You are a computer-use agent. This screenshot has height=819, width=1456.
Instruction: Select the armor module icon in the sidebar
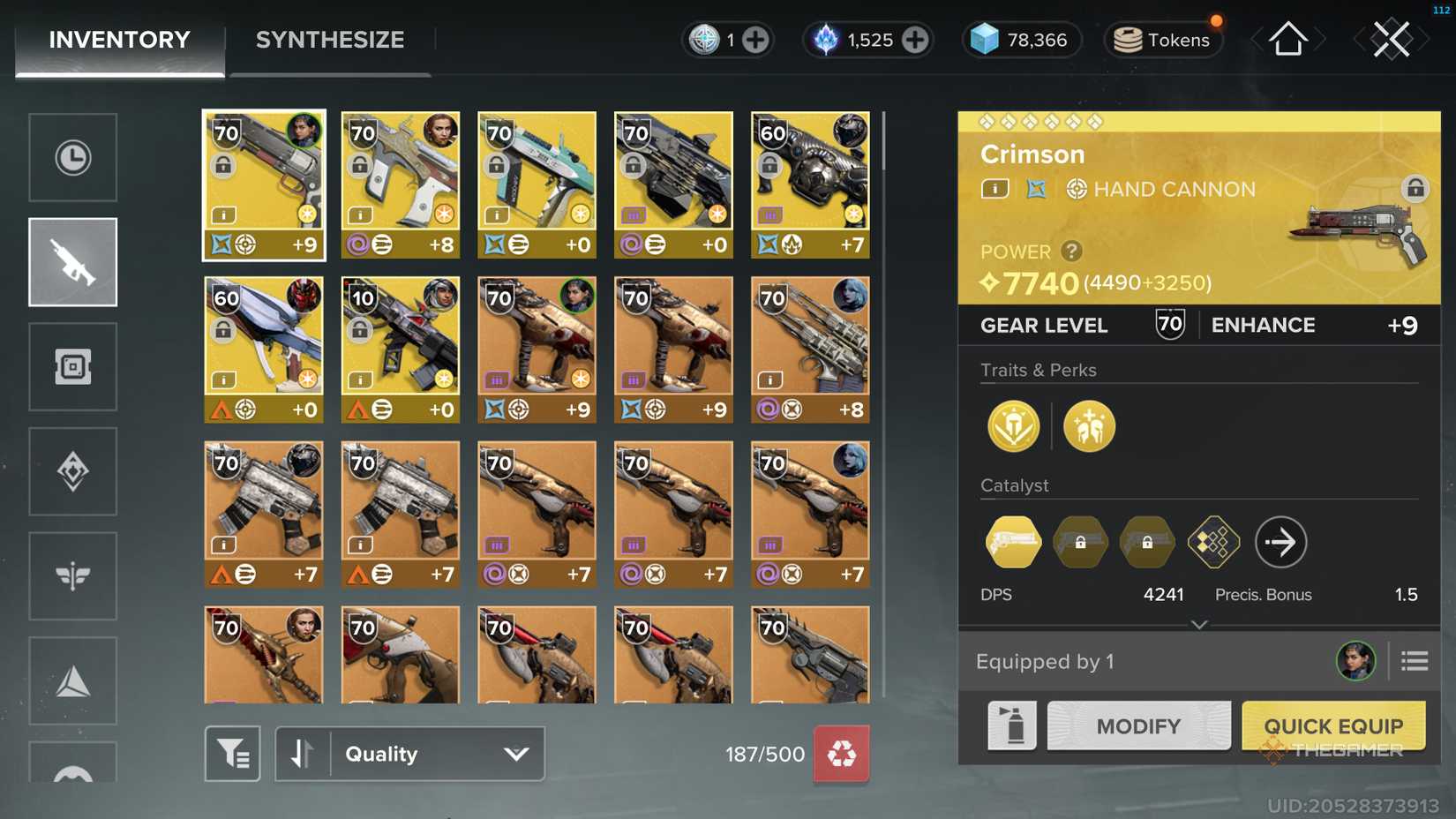(x=73, y=366)
